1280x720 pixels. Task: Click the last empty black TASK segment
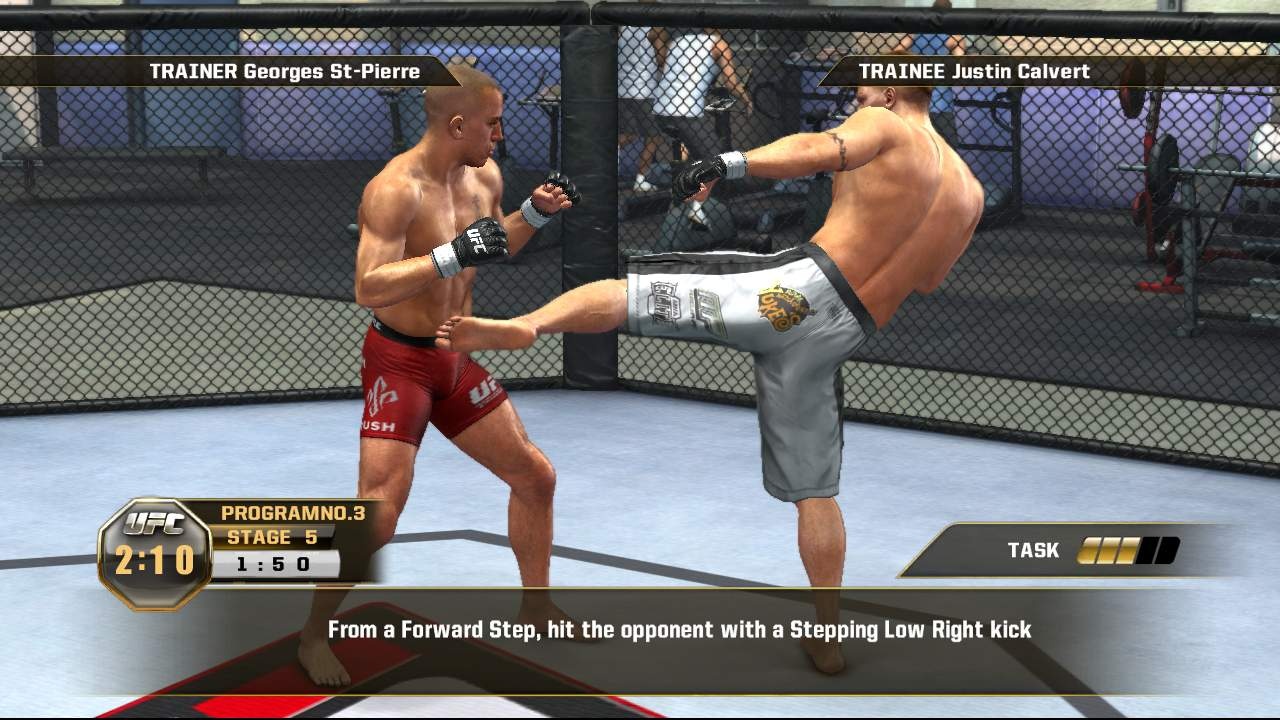coord(1167,549)
